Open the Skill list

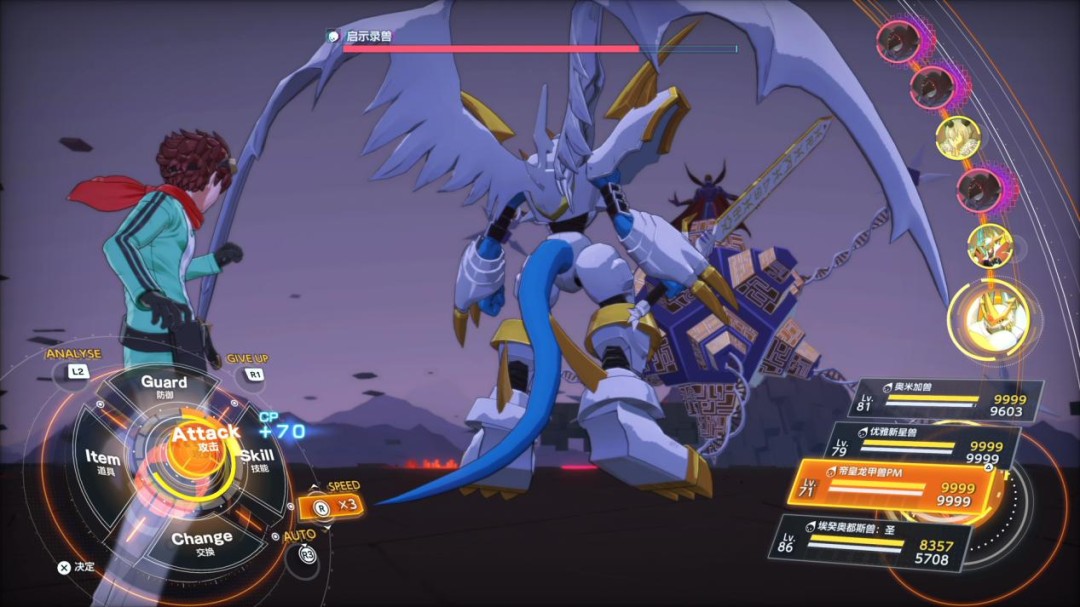tap(257, 460)
